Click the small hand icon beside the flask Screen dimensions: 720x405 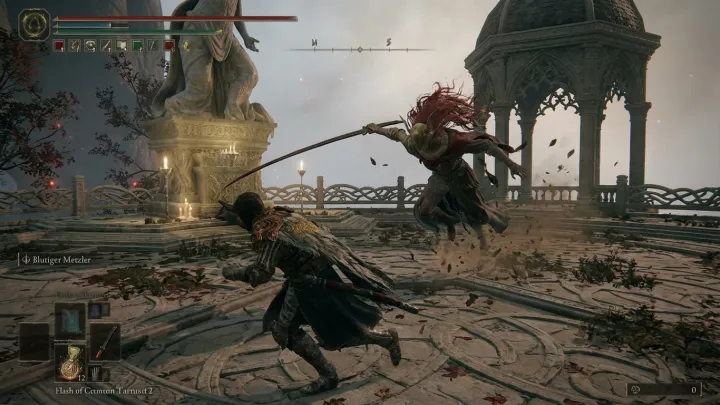96,372
